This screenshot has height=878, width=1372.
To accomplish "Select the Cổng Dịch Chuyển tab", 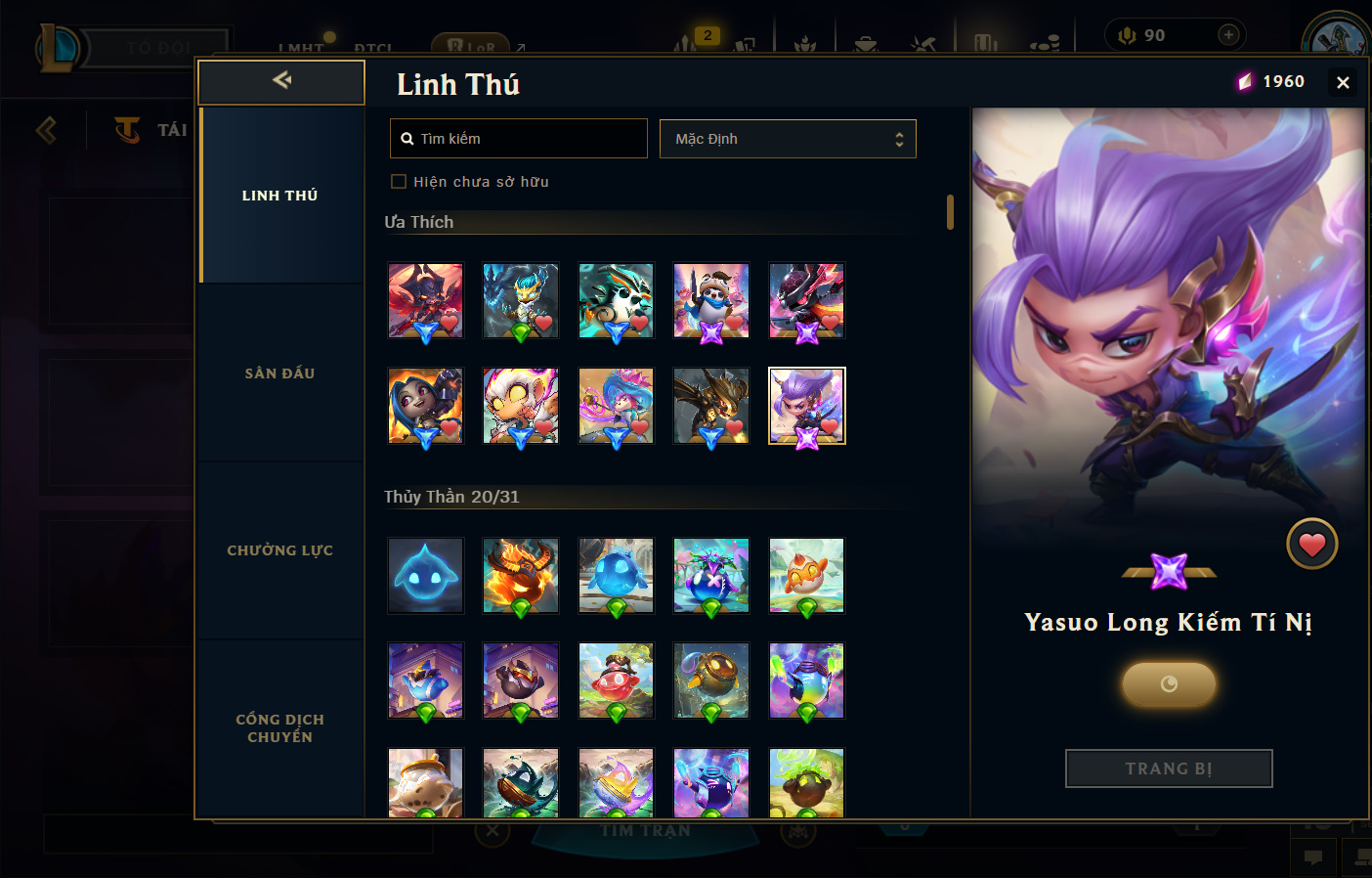I will [280, 727].
